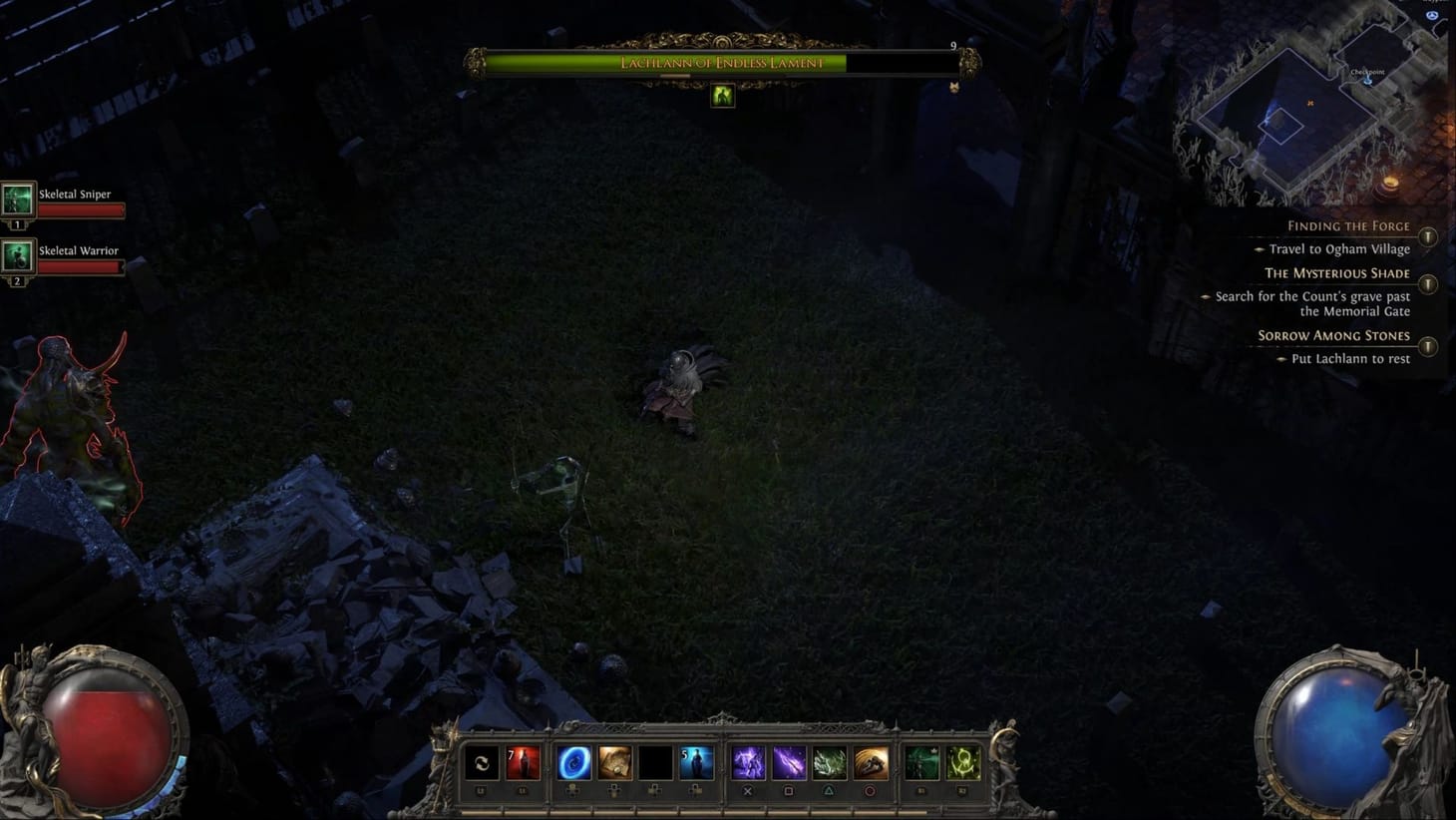
Task: Click the weapon swap icon on the hotbar
Action: pyautogui.click(x=483, y=763)
